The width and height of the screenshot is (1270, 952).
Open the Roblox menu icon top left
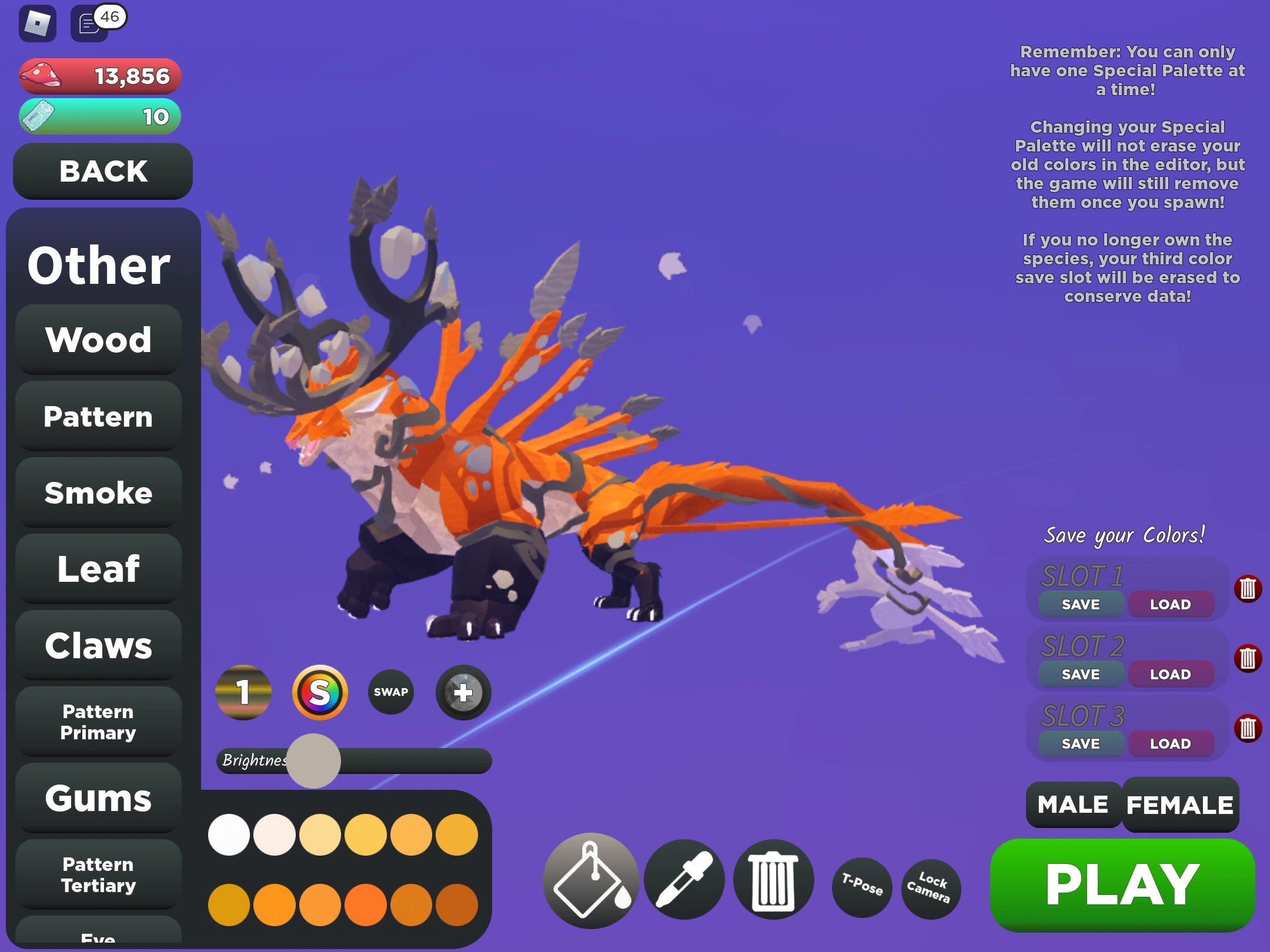(36, 24)
